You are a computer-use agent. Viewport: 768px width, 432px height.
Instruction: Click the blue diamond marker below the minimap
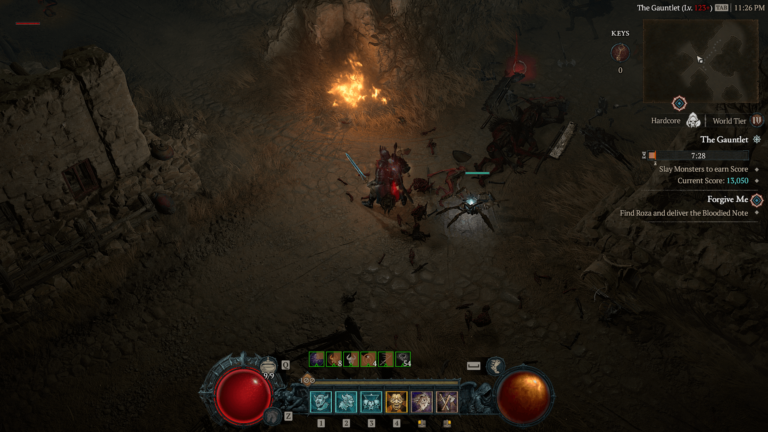(x=679, y=103)
